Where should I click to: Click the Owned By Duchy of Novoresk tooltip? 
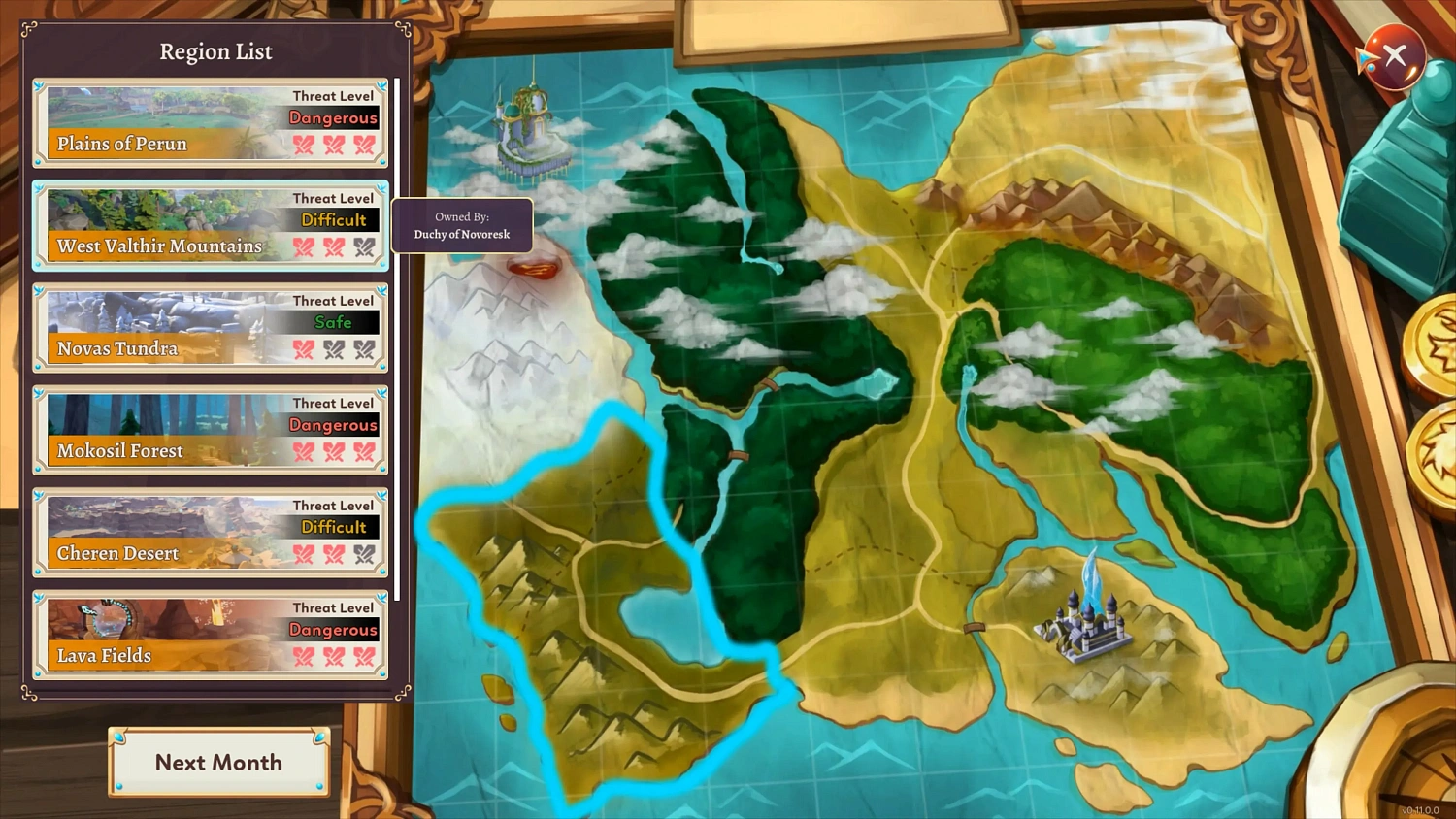[x=463, y=225]
